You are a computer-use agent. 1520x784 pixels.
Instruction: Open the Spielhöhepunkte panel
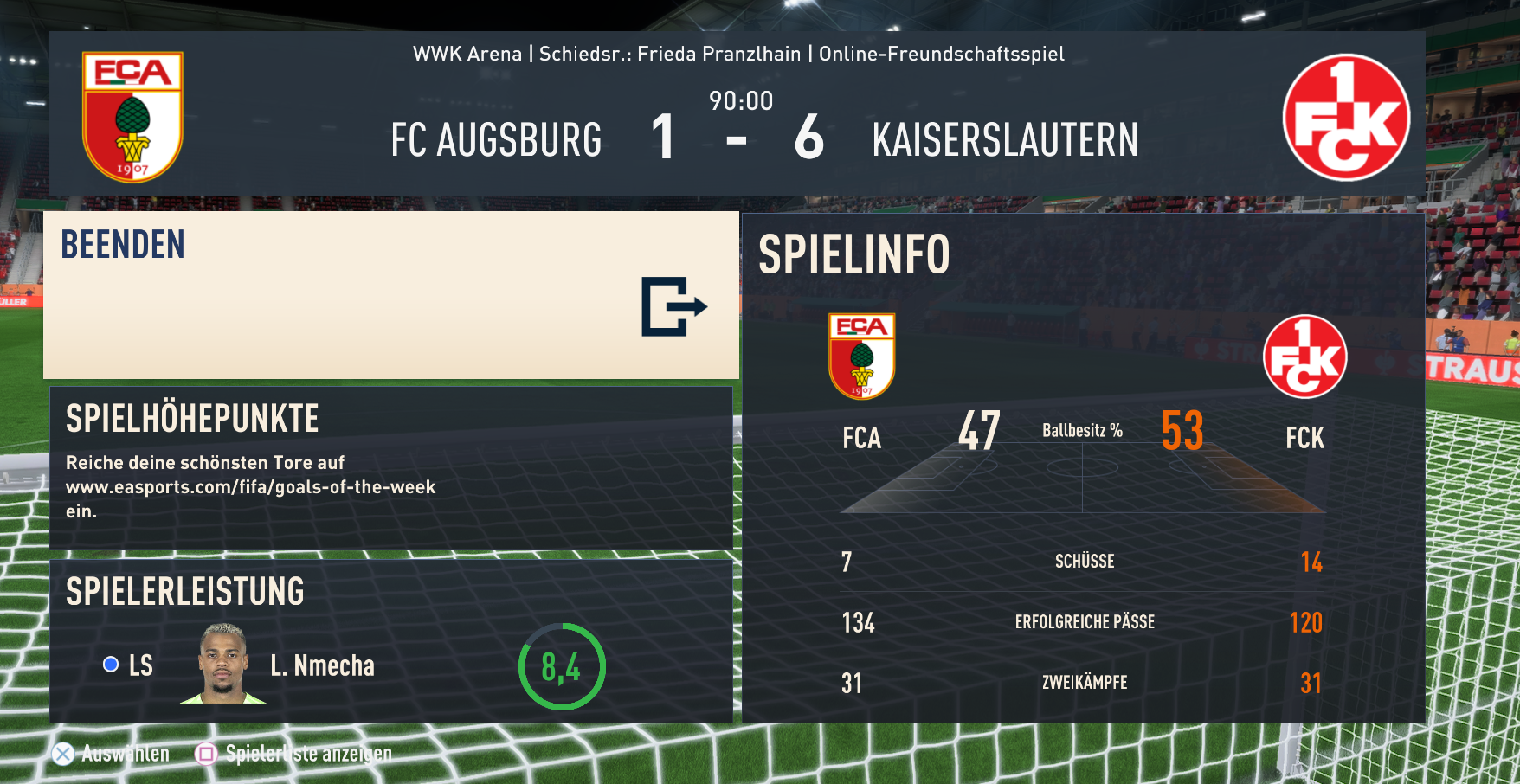pos(390,467)
